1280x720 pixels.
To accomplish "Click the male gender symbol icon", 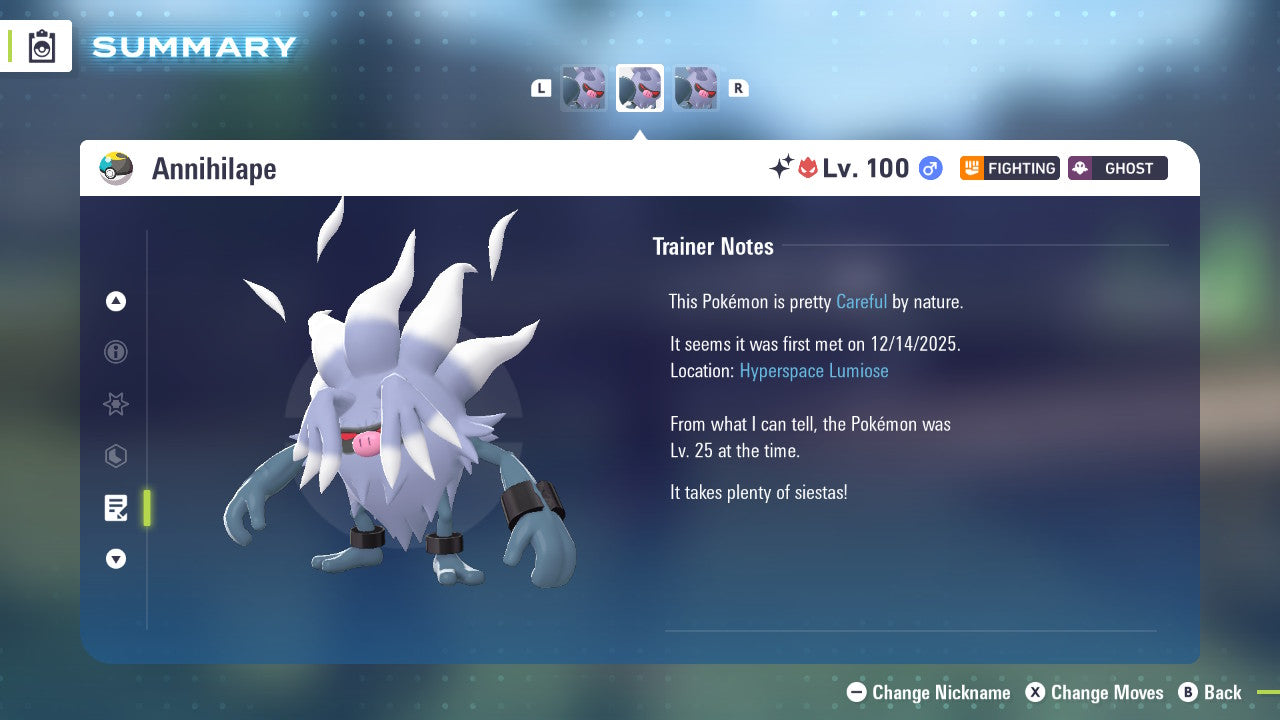I will [x=928, y=168].
